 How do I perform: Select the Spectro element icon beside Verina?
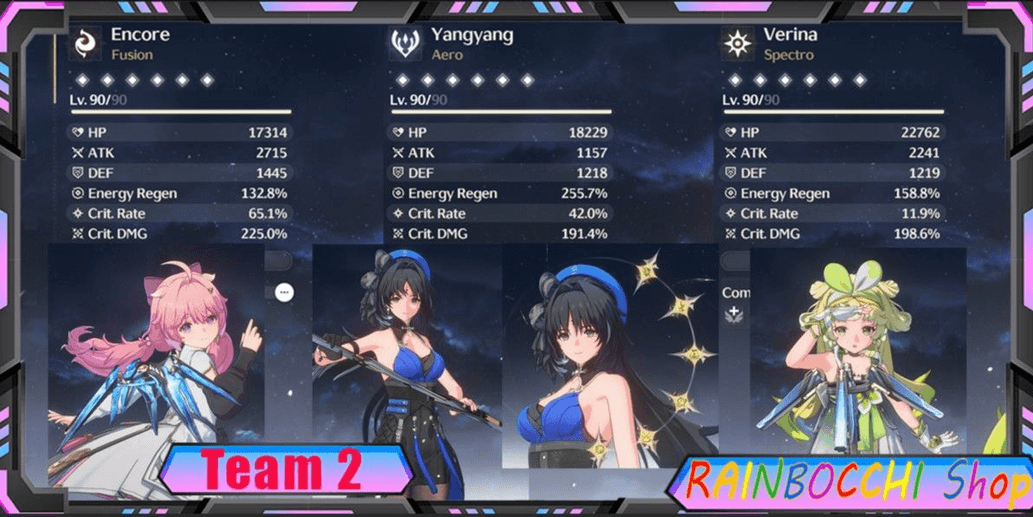[738, 43]
